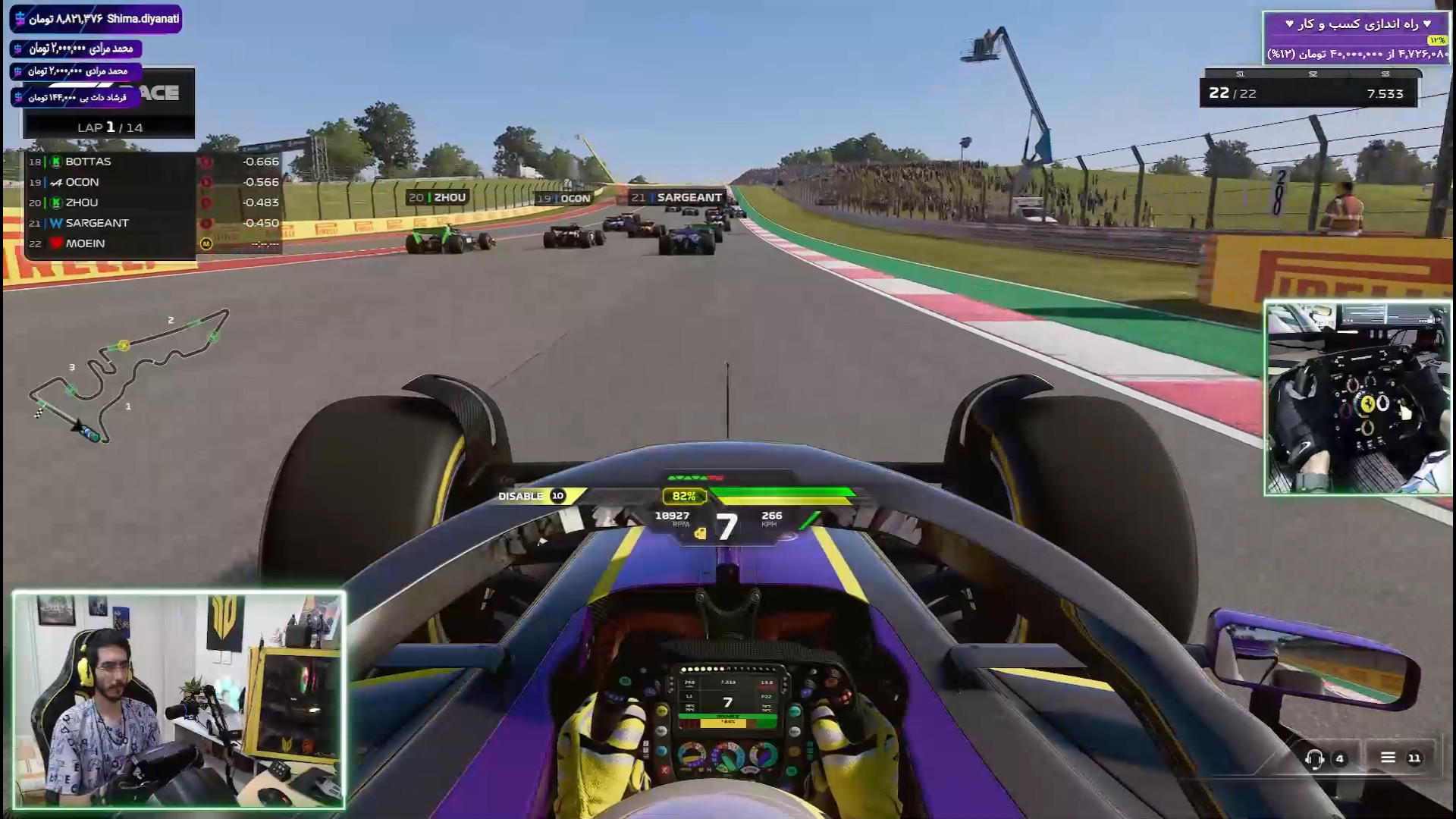The height and width of the screenshot is (819, 1456).
Task: Open the circuit minimap
Action: [x=125, y=375]
